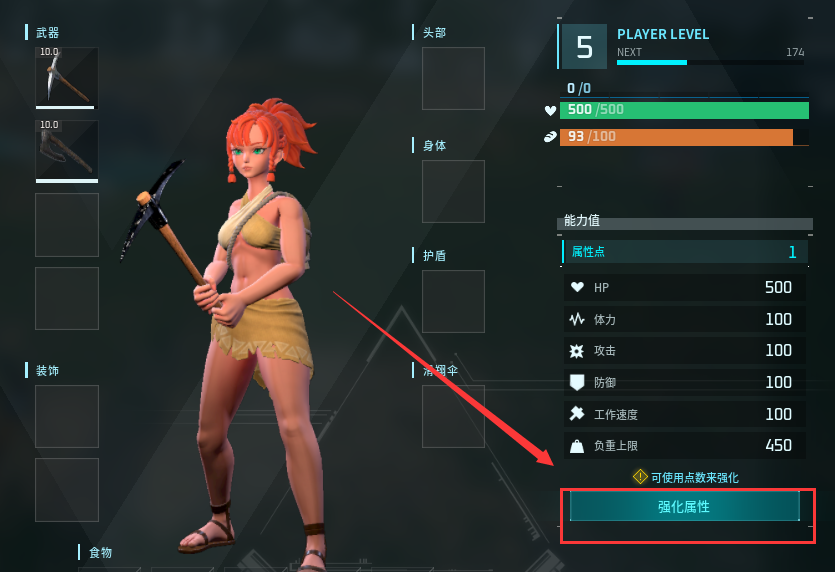Select the 工作速度 work speed row
Image resolution: width=835 pixels, height=572 pixels.
point(684,414)
